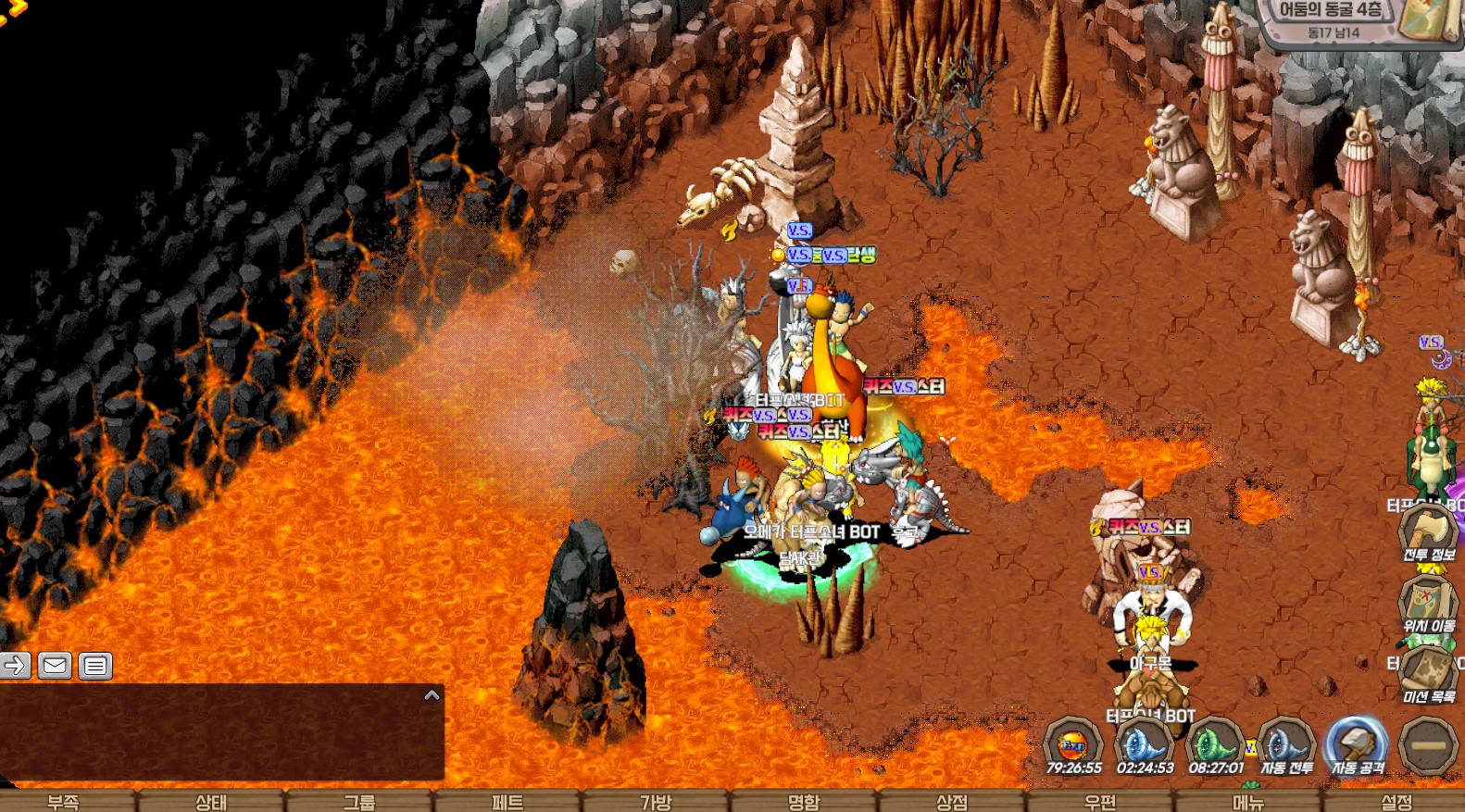Open the 페트 (pet) menu
Viewport: 1465px width, 812px height.
507,801
